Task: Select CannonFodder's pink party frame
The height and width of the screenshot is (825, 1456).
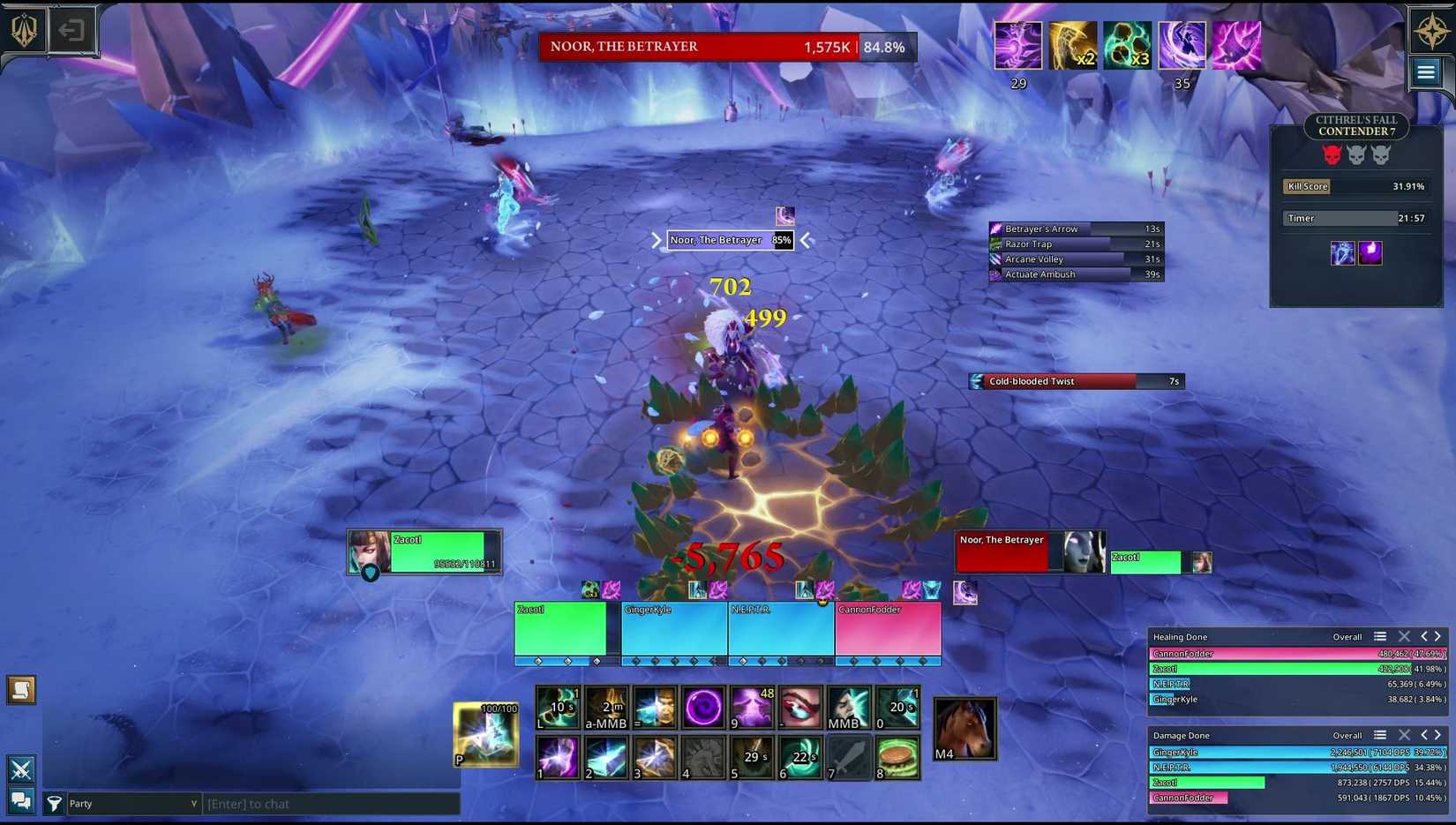Action: pos(888,629)
